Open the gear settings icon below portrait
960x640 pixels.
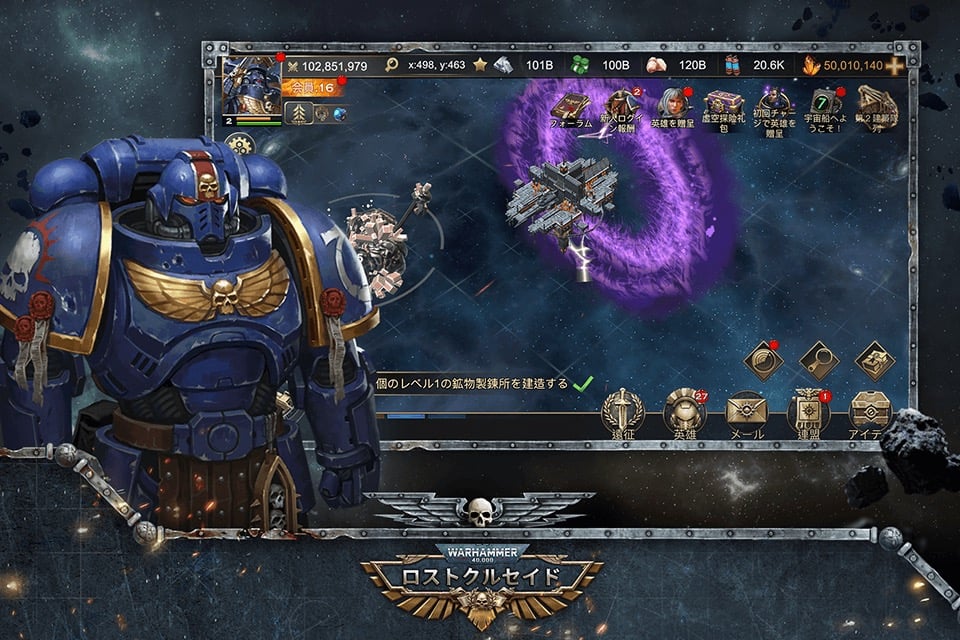pyautogui.click(x=239, y=143)
